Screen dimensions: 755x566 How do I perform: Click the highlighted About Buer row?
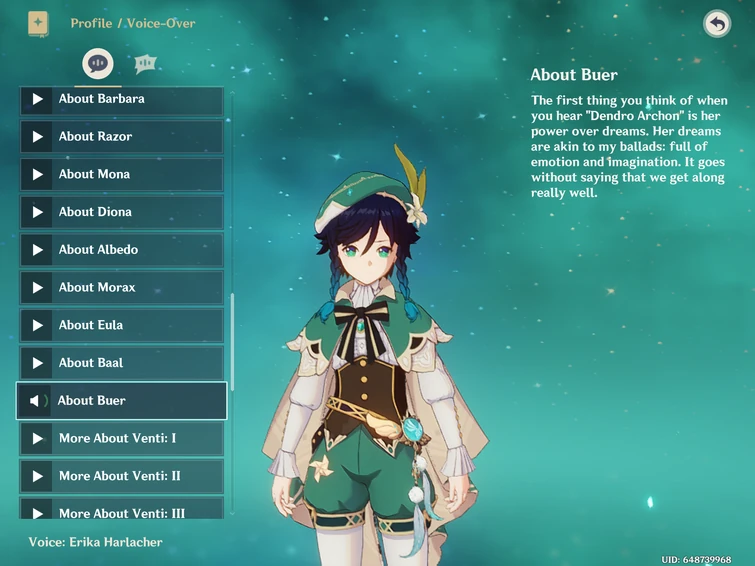click(121, 401)
